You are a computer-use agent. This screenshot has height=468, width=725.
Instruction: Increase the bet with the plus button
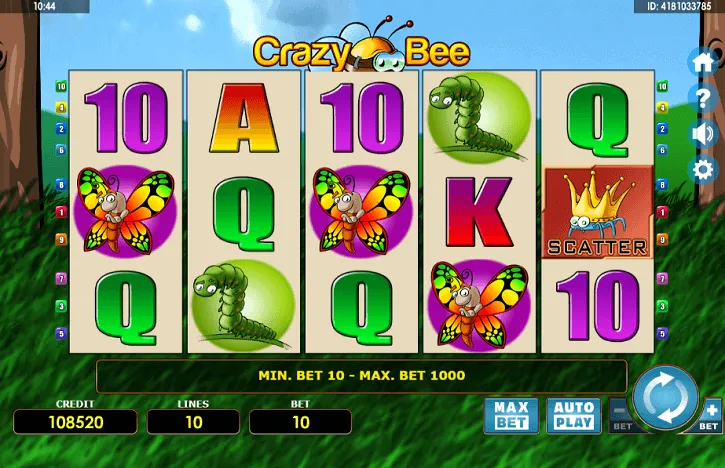711,412
